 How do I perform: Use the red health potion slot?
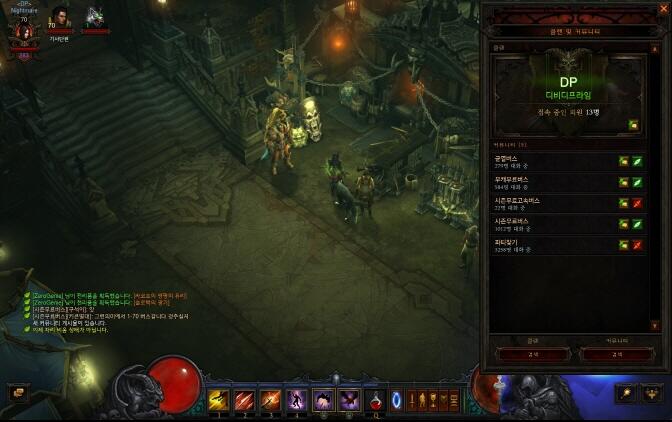point(376,400)
